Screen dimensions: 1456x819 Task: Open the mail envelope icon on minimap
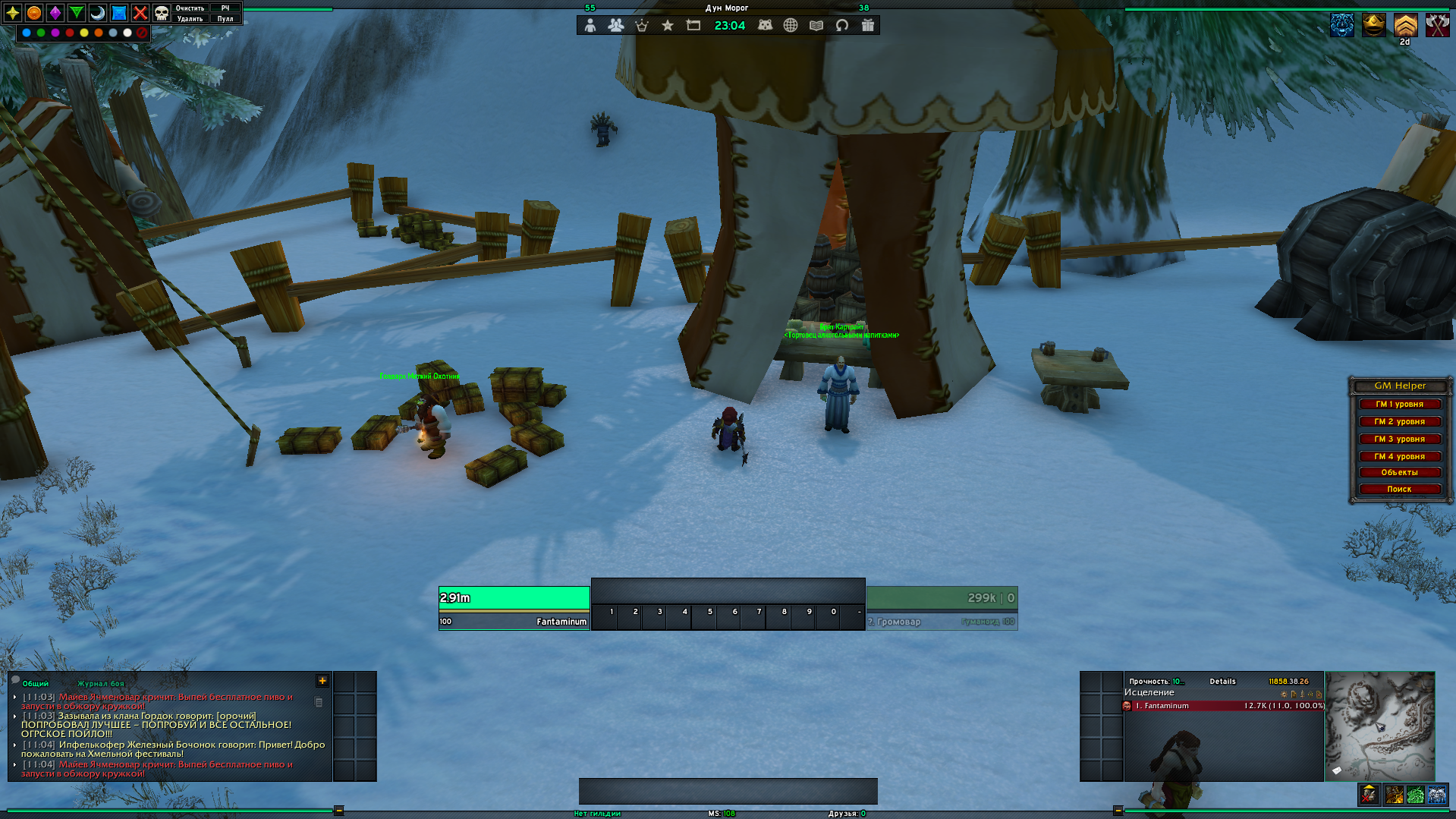point(1337,770)
